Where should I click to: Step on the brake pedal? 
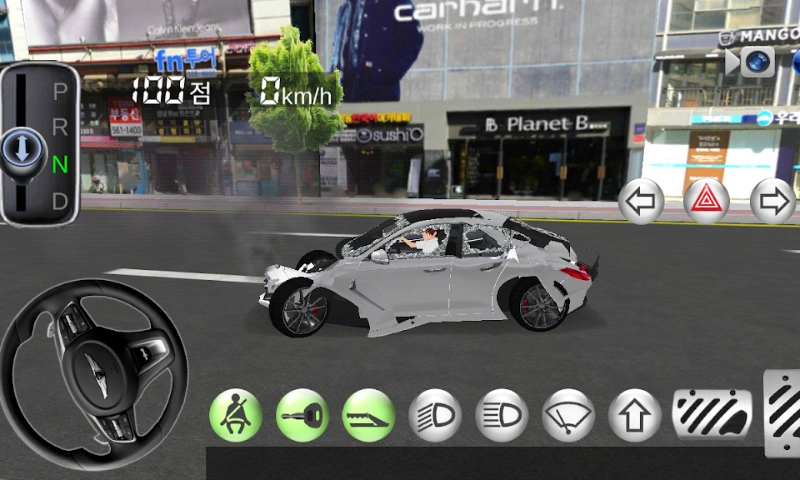pyautogui.click(x=712, y=414)
